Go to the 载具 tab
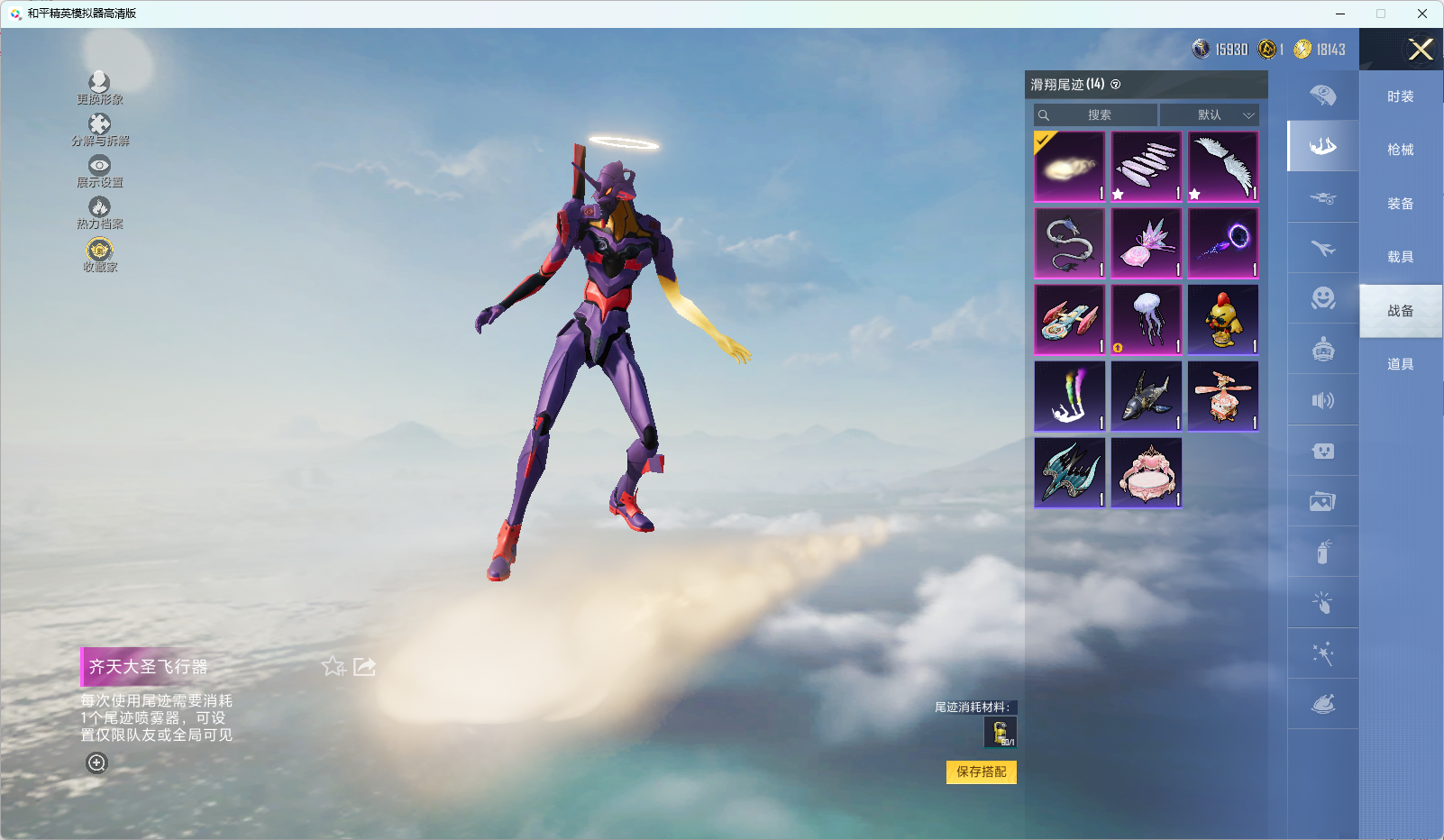 [1400, 257]
